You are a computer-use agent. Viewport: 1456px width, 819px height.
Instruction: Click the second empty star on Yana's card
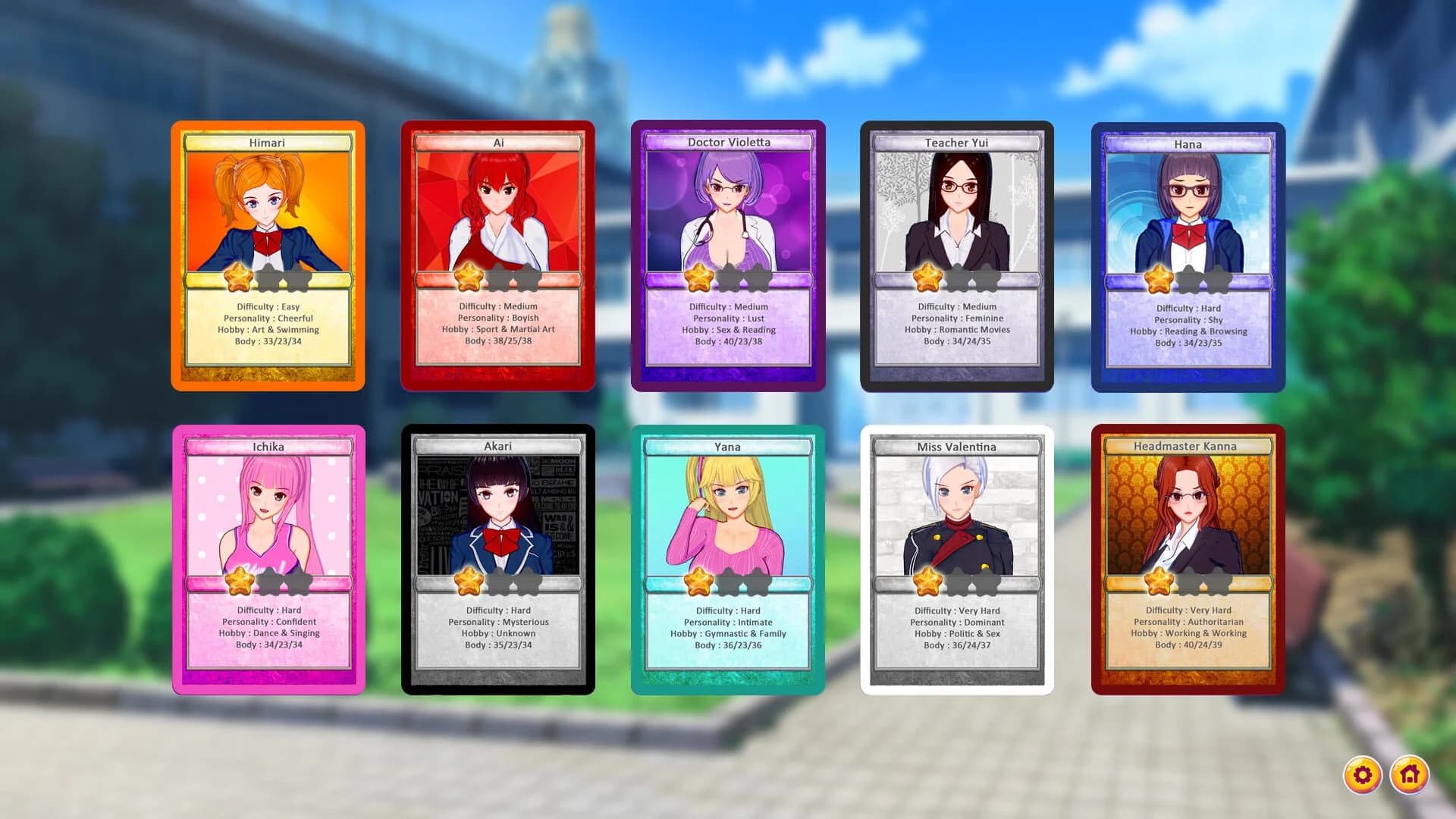pos(760,582)
